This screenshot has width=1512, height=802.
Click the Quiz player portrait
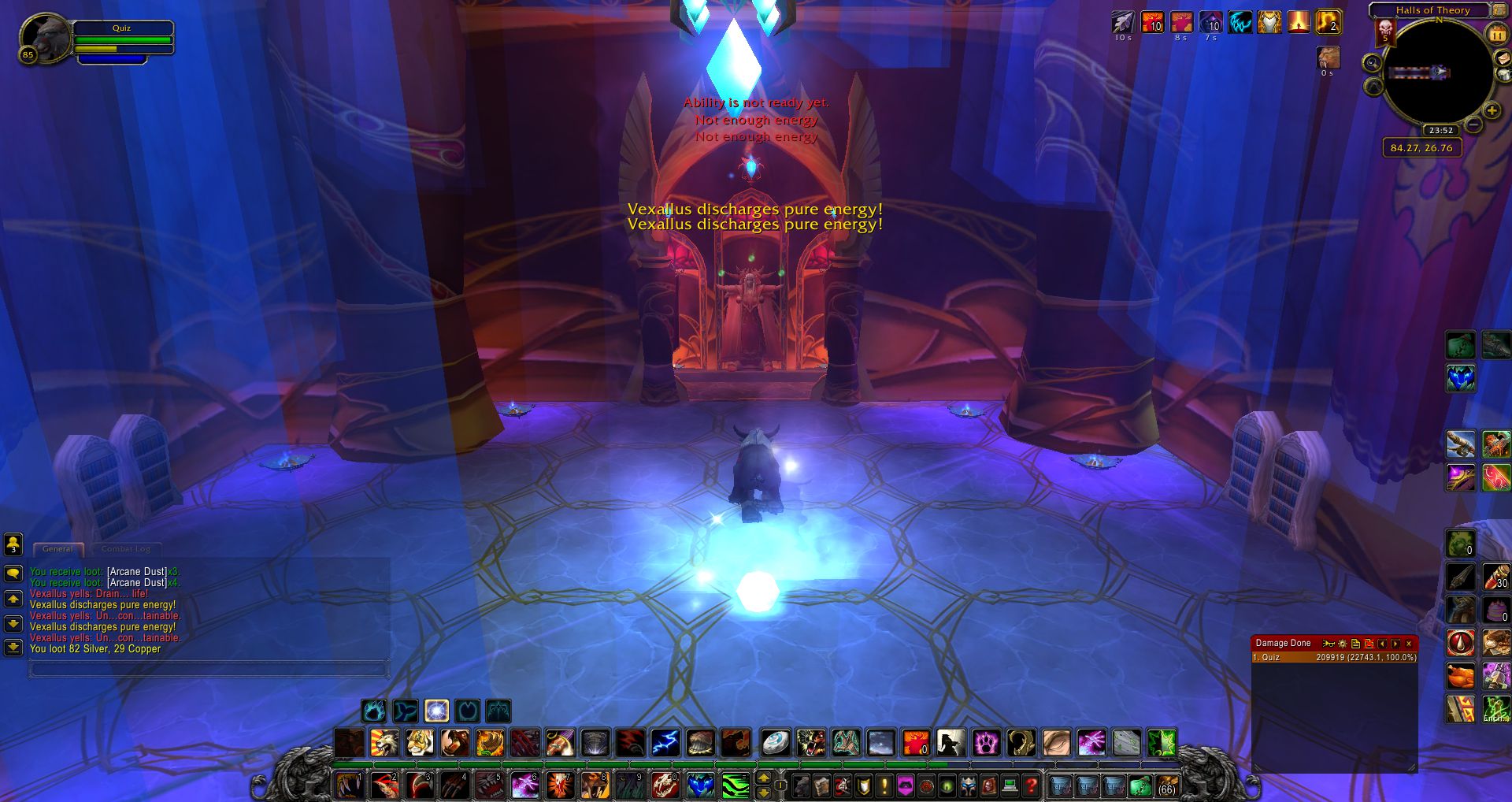[x=46, y=38]
